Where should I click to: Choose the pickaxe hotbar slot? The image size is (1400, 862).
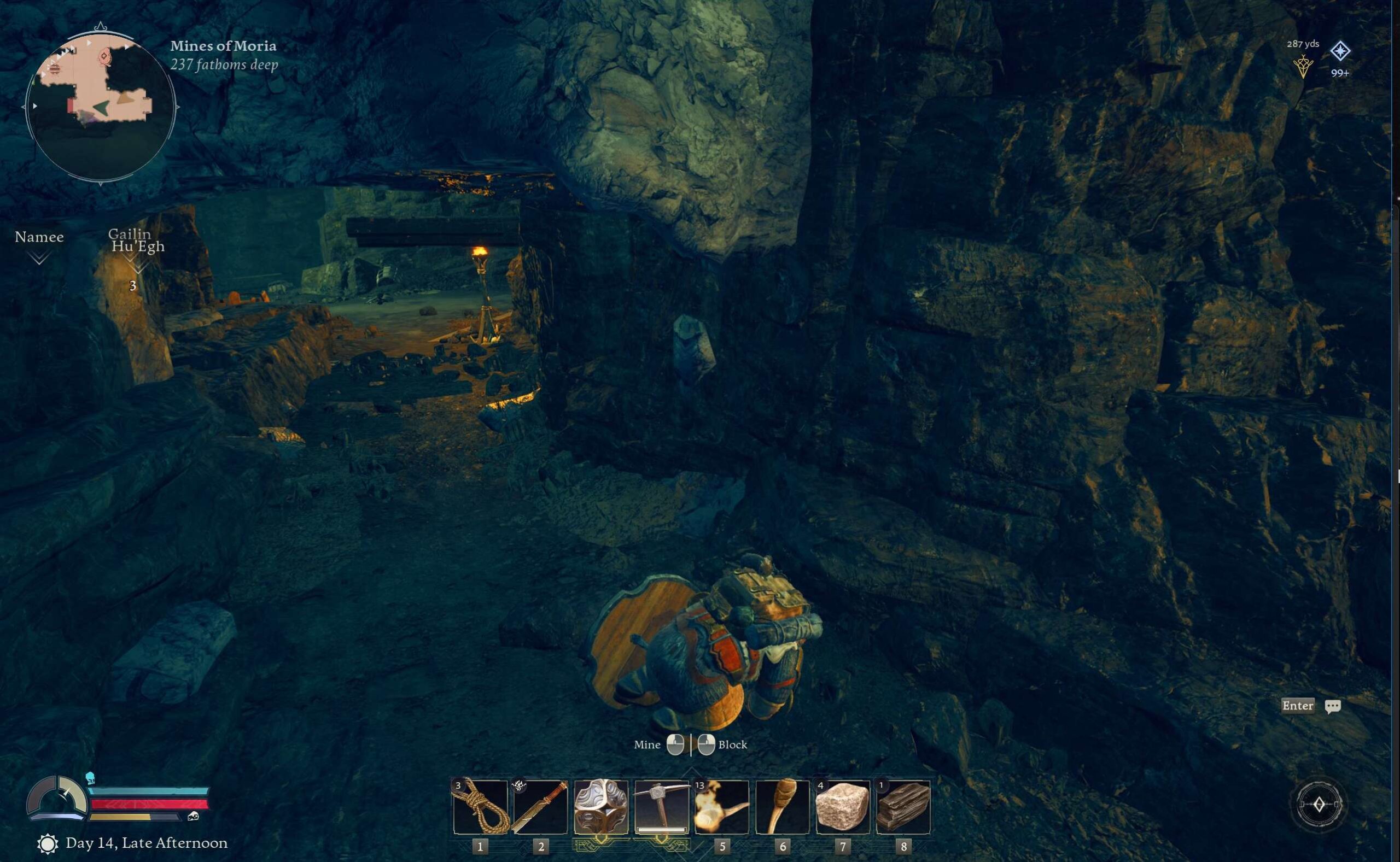click(662, 807)
